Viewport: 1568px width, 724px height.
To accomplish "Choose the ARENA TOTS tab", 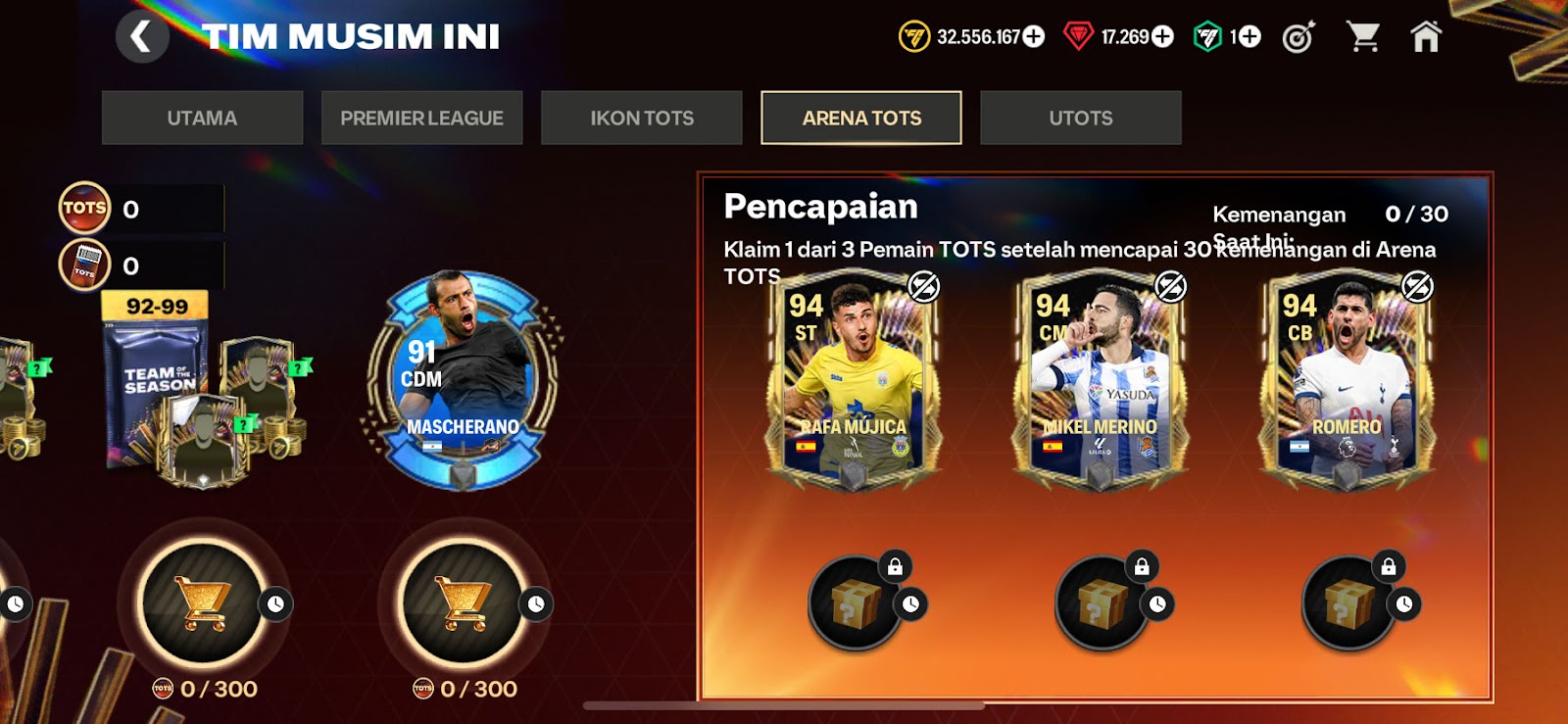I will (x=861, y=118).
